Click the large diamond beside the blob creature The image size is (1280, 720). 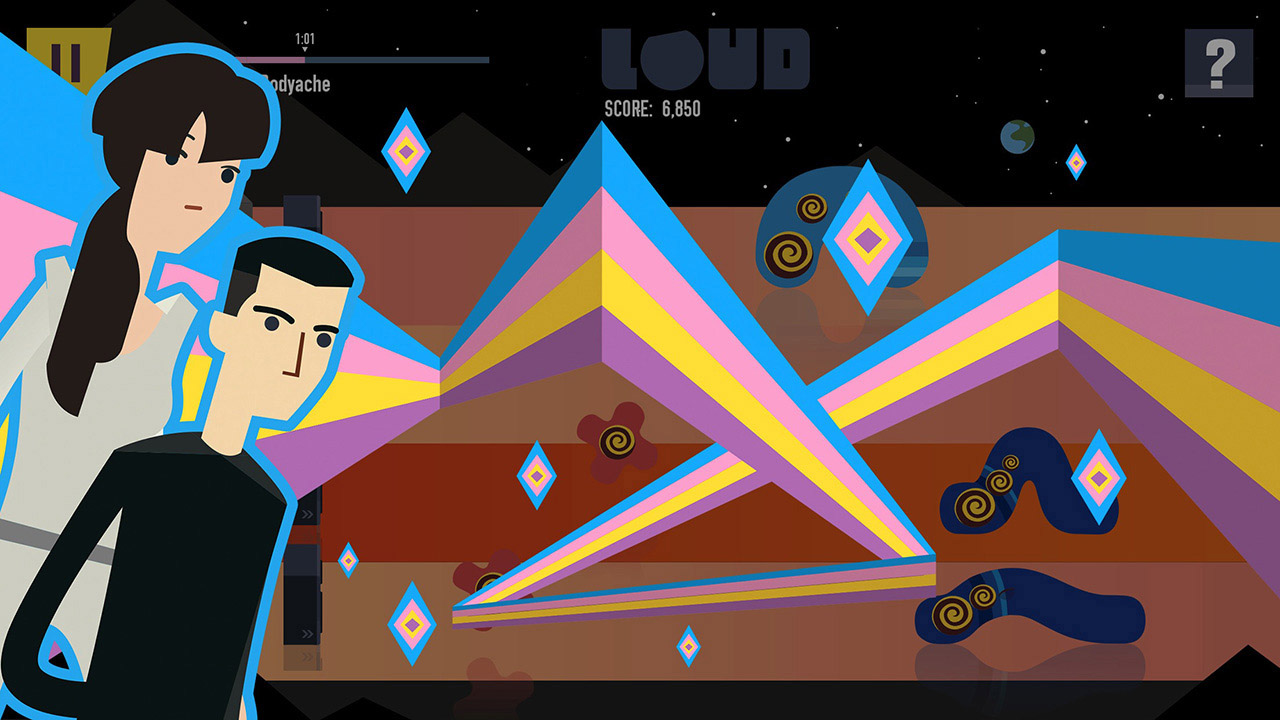[x=866, y=237]
